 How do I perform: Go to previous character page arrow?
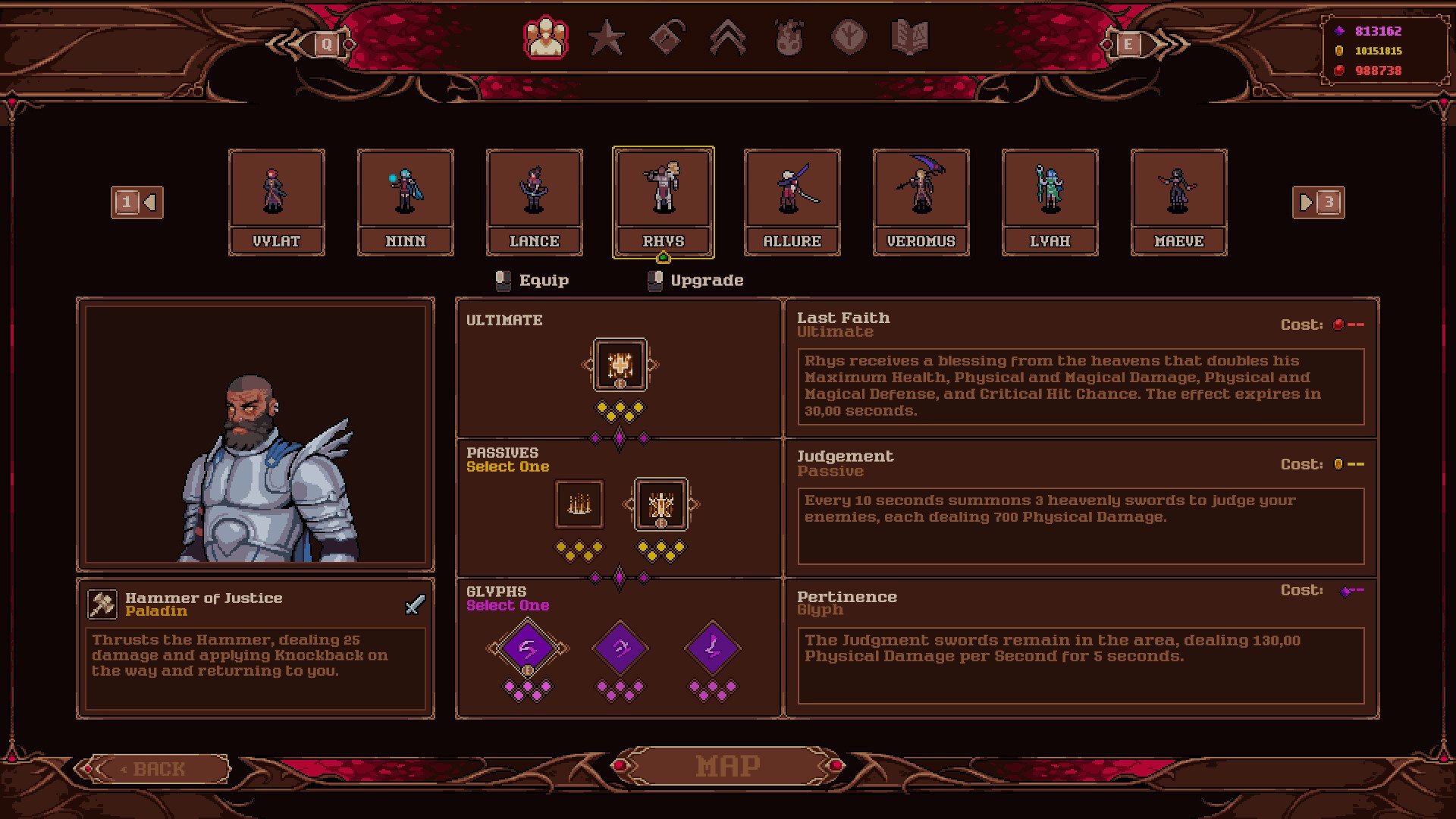(137, 202)
